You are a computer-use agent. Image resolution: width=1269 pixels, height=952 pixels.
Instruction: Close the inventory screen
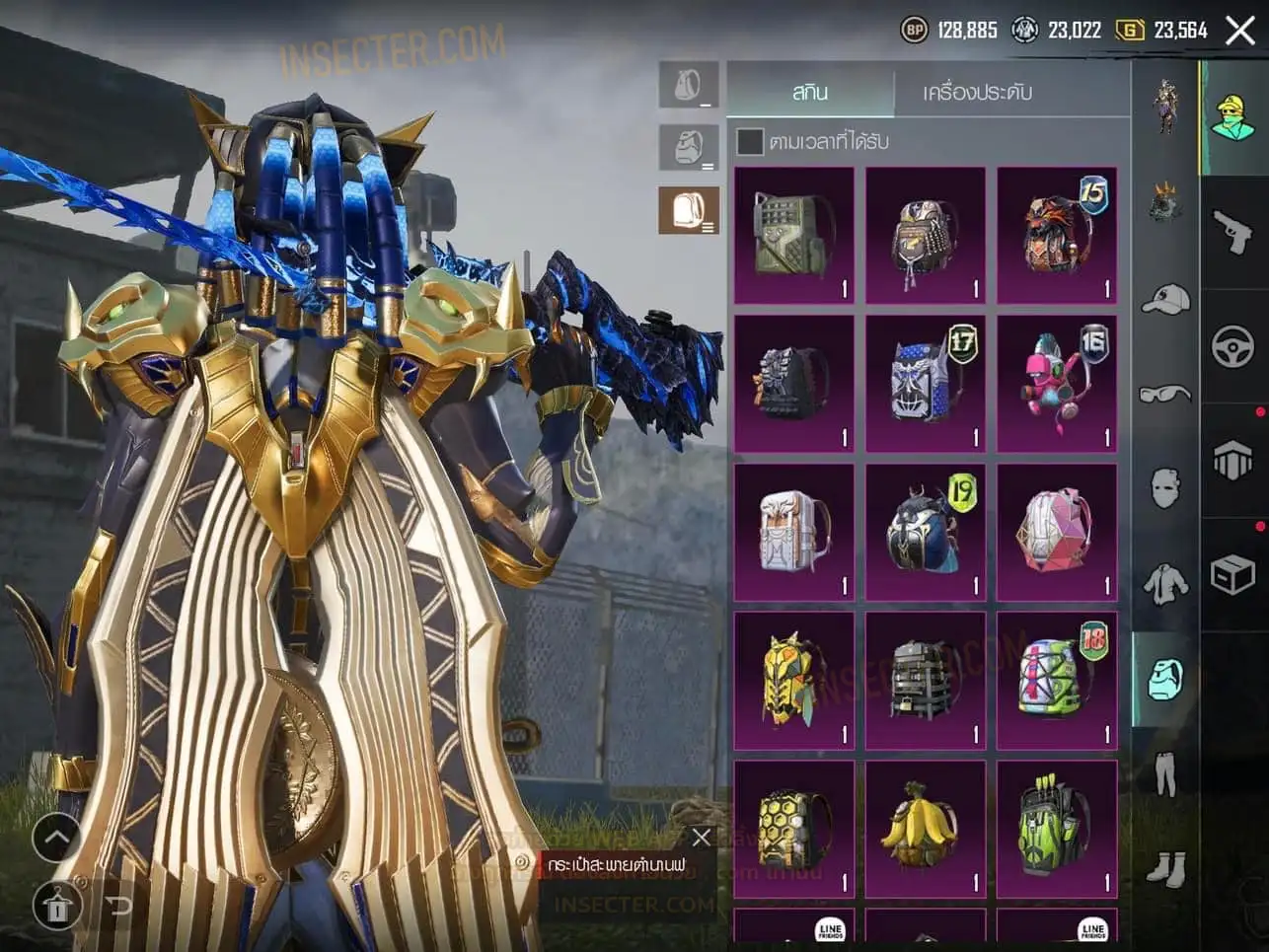click(1240, 31)
